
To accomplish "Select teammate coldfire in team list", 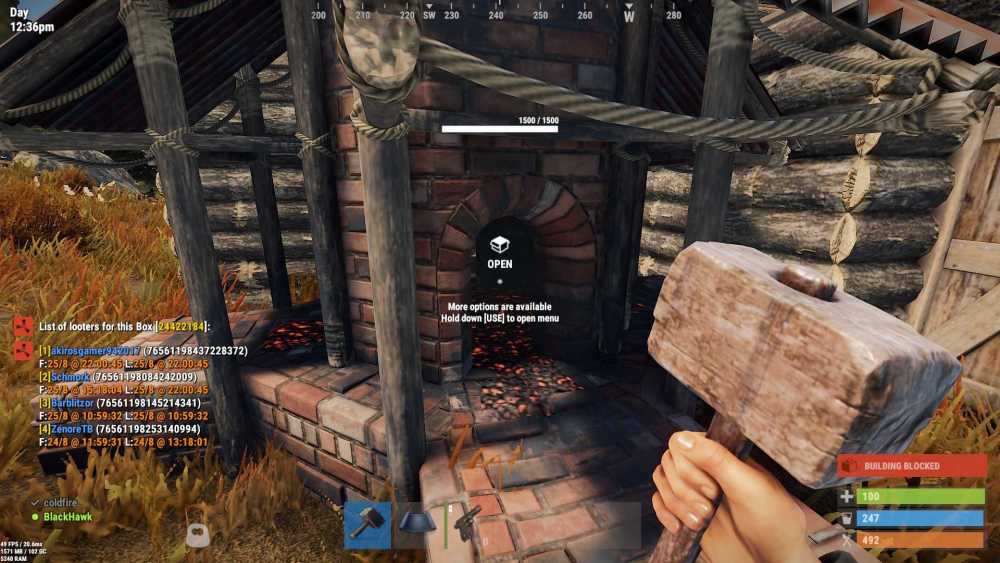I will pos(63,503).
